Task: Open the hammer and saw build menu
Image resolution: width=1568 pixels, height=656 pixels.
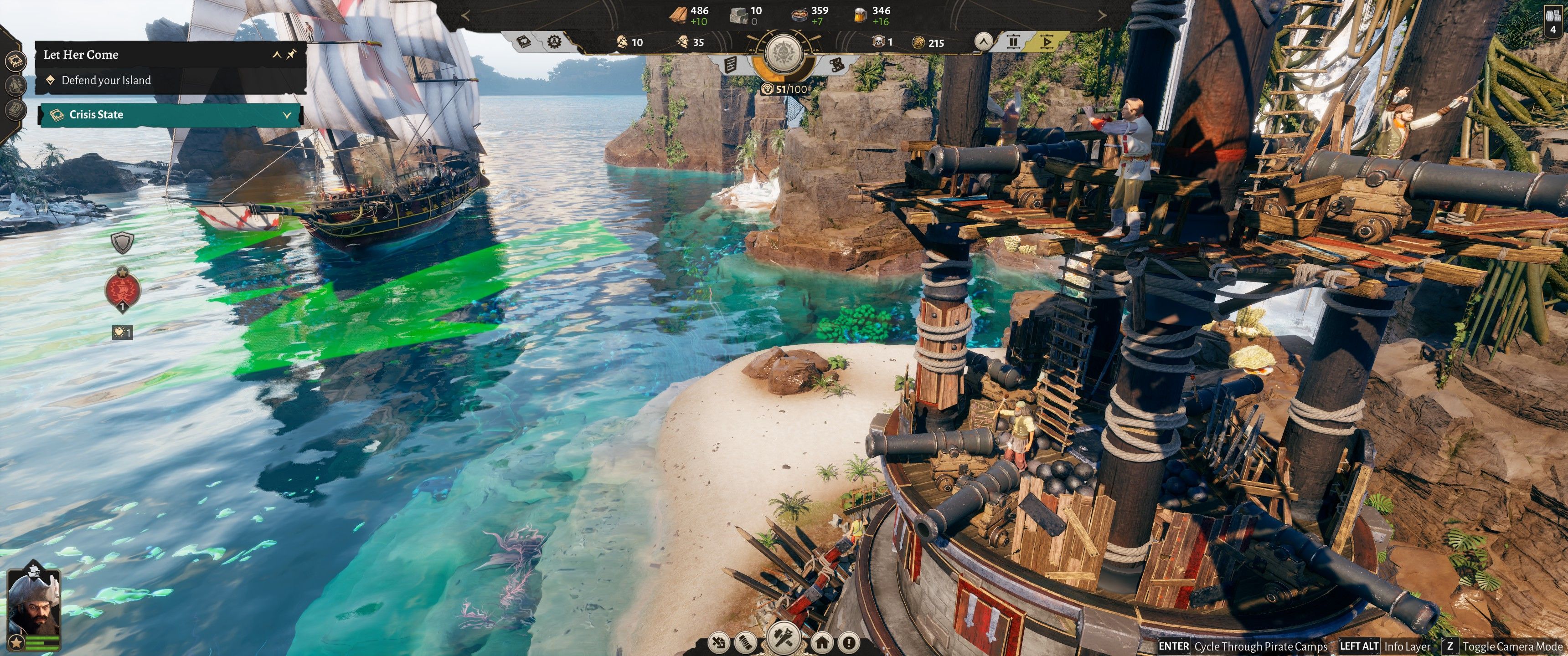Action: pyautogui.click(x=784, y=639)
